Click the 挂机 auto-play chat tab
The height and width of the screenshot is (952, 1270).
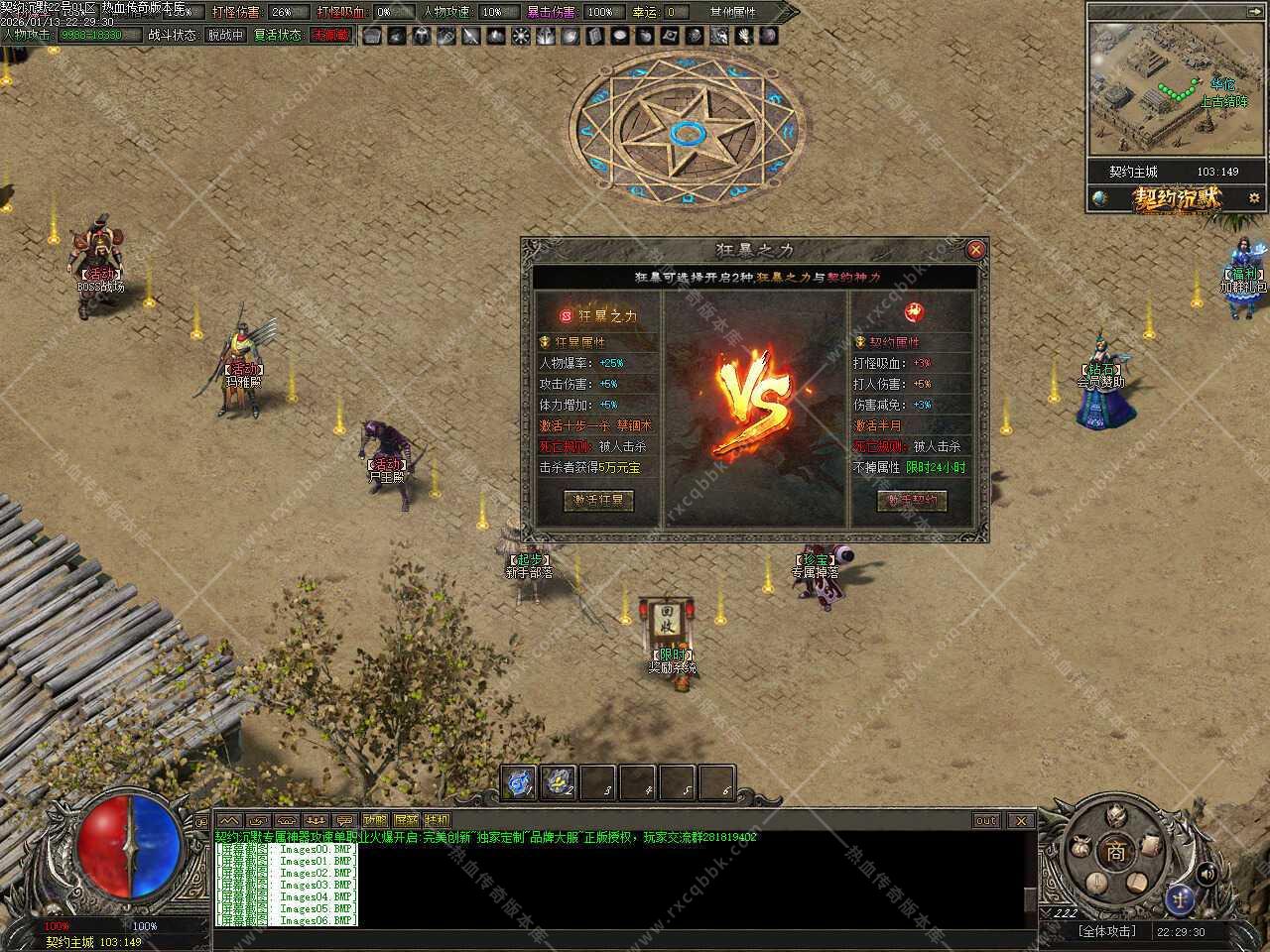[437, 820]
